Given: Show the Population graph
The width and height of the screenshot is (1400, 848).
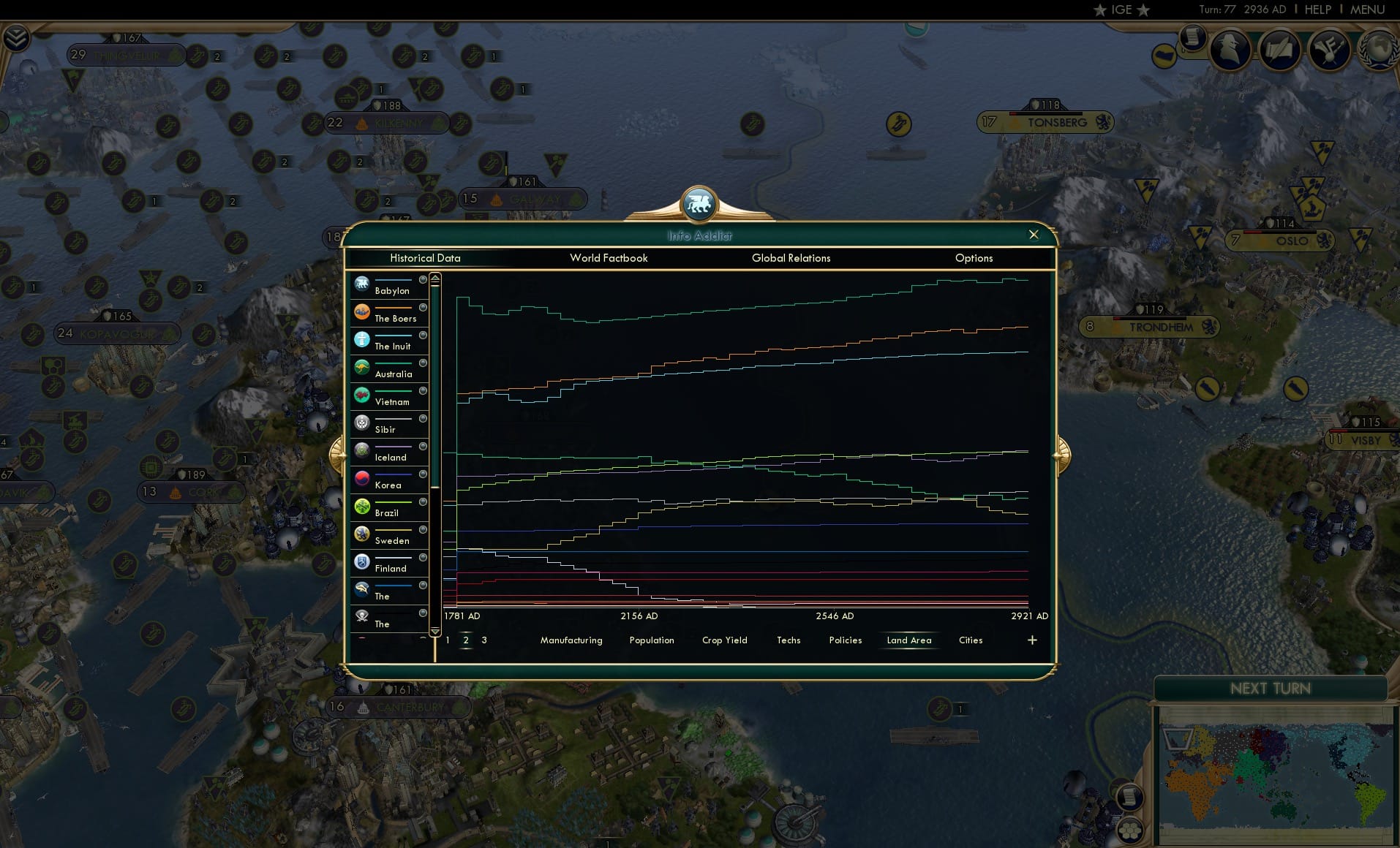Looking at the screenshot, I should tap(652, 640).
